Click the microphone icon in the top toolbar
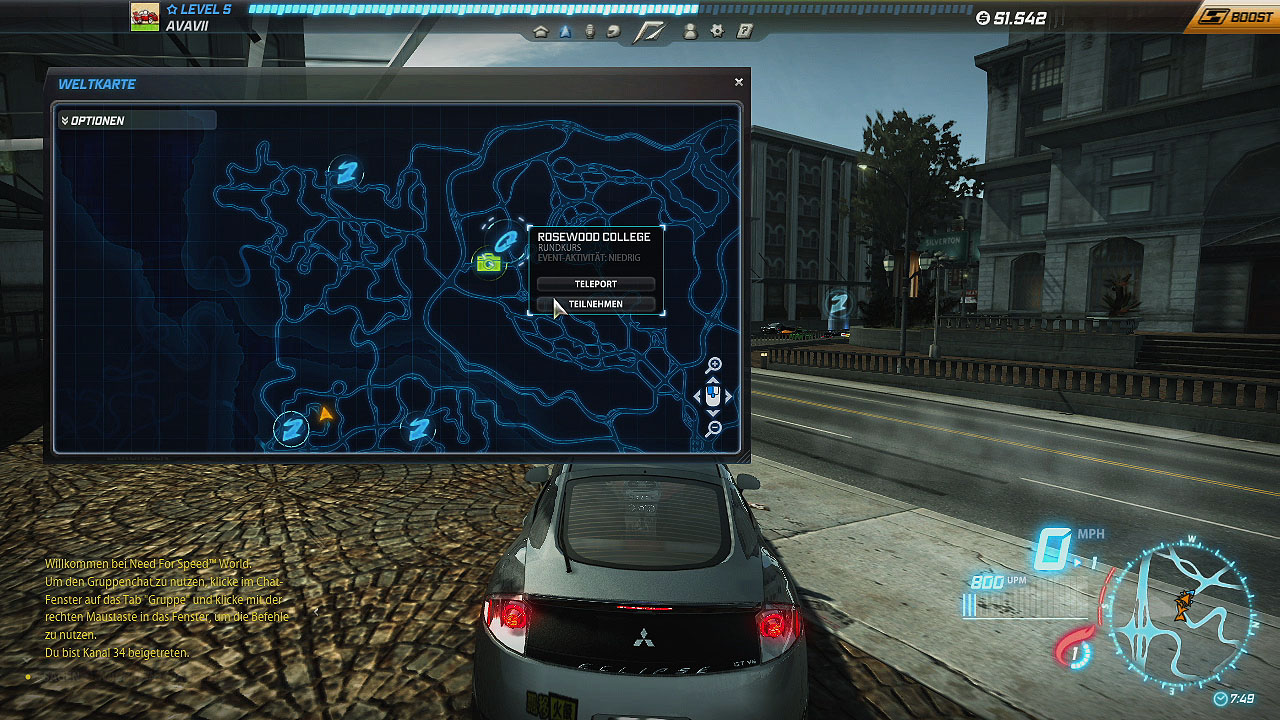This screenshot has height=720, width=1280. 589,32
